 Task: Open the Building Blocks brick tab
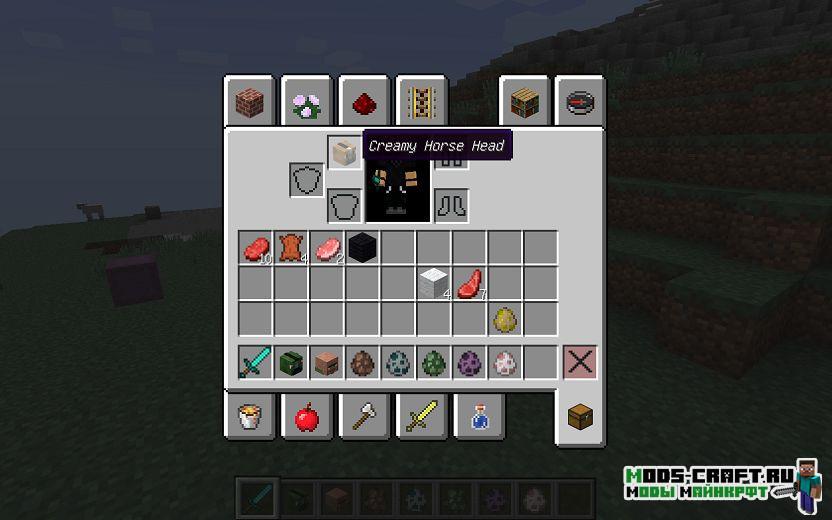coord(249,102)
